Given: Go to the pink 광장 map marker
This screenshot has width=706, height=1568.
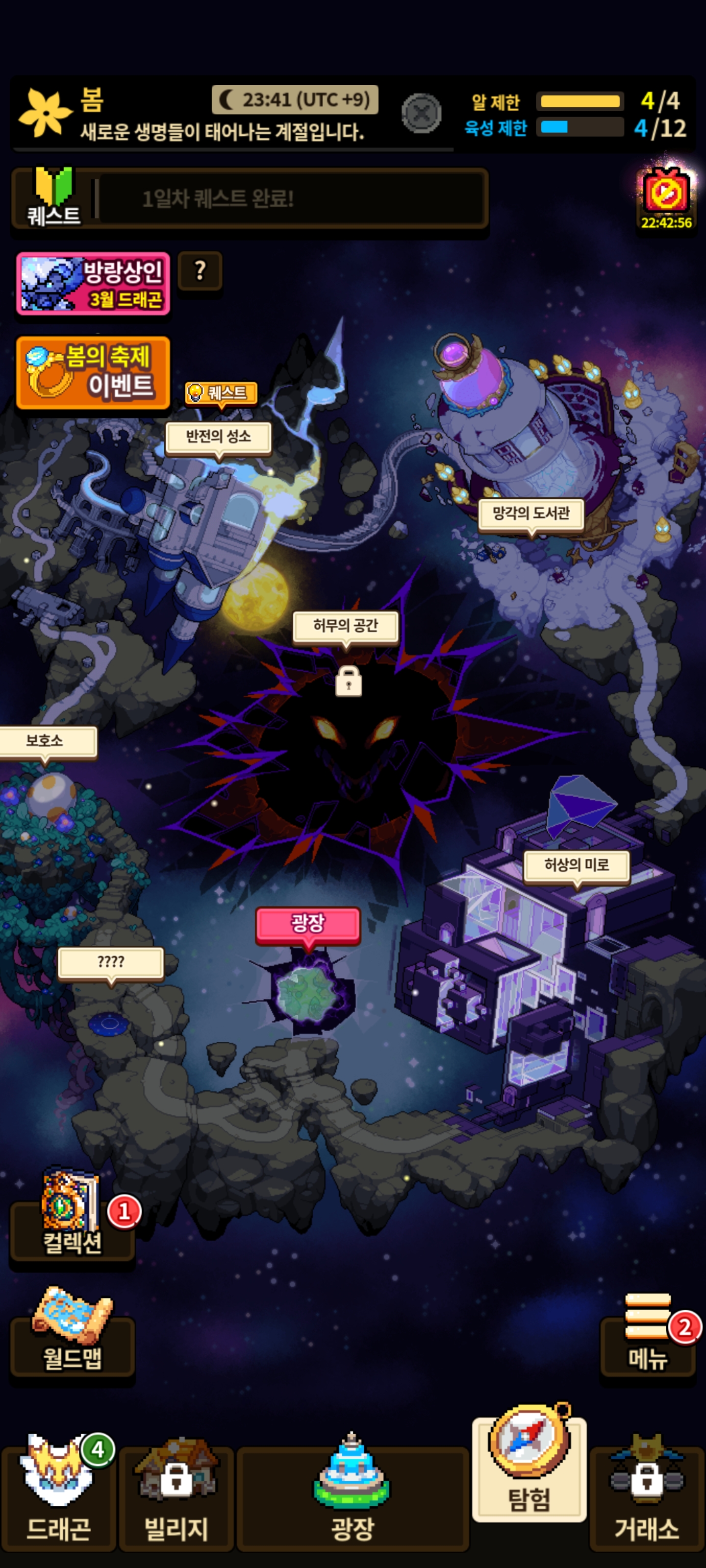Looking at the screenshot, I should 308,923.
